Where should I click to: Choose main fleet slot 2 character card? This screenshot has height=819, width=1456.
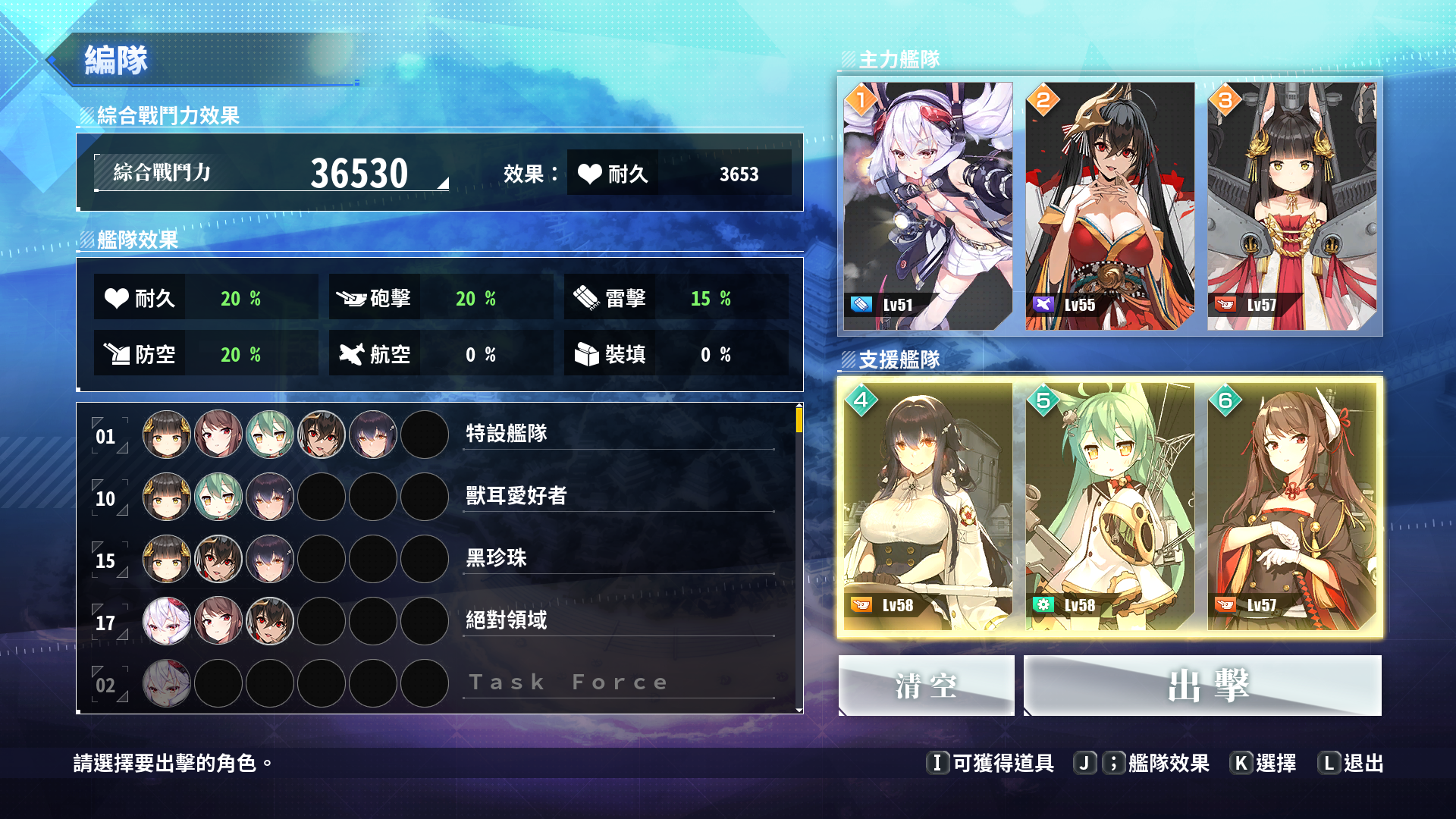pos(1109,206)
